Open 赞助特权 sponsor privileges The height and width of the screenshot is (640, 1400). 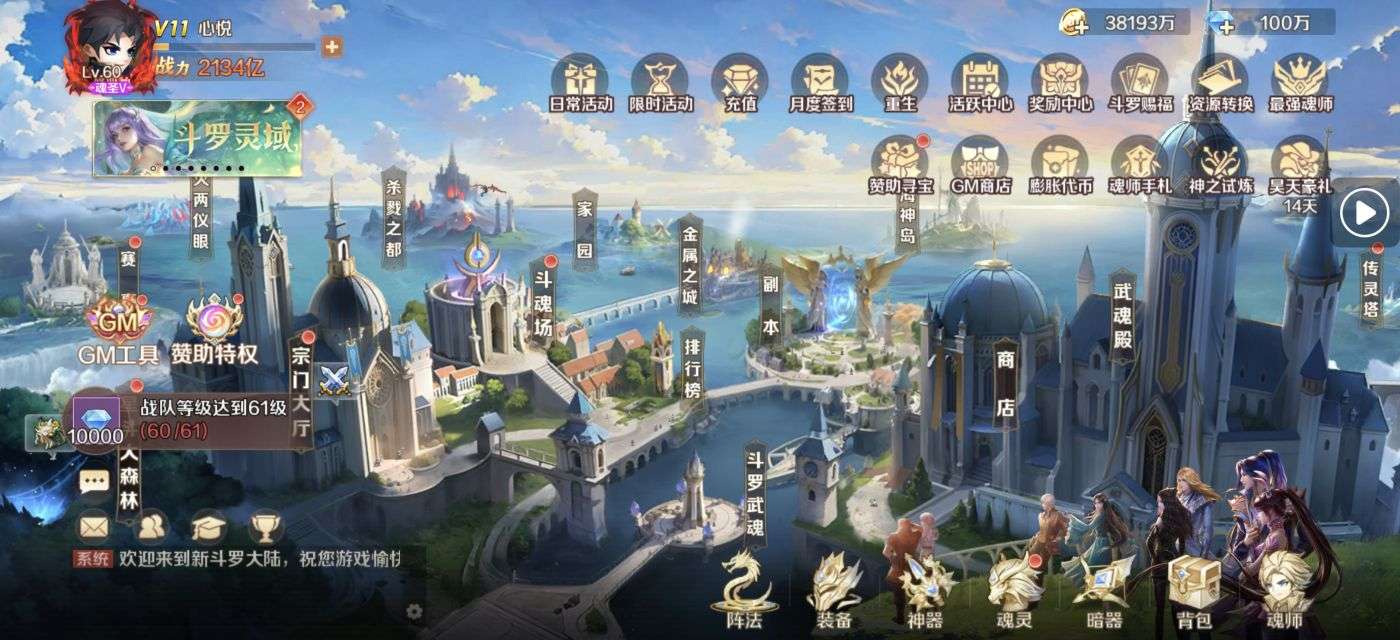click(214, 325)
